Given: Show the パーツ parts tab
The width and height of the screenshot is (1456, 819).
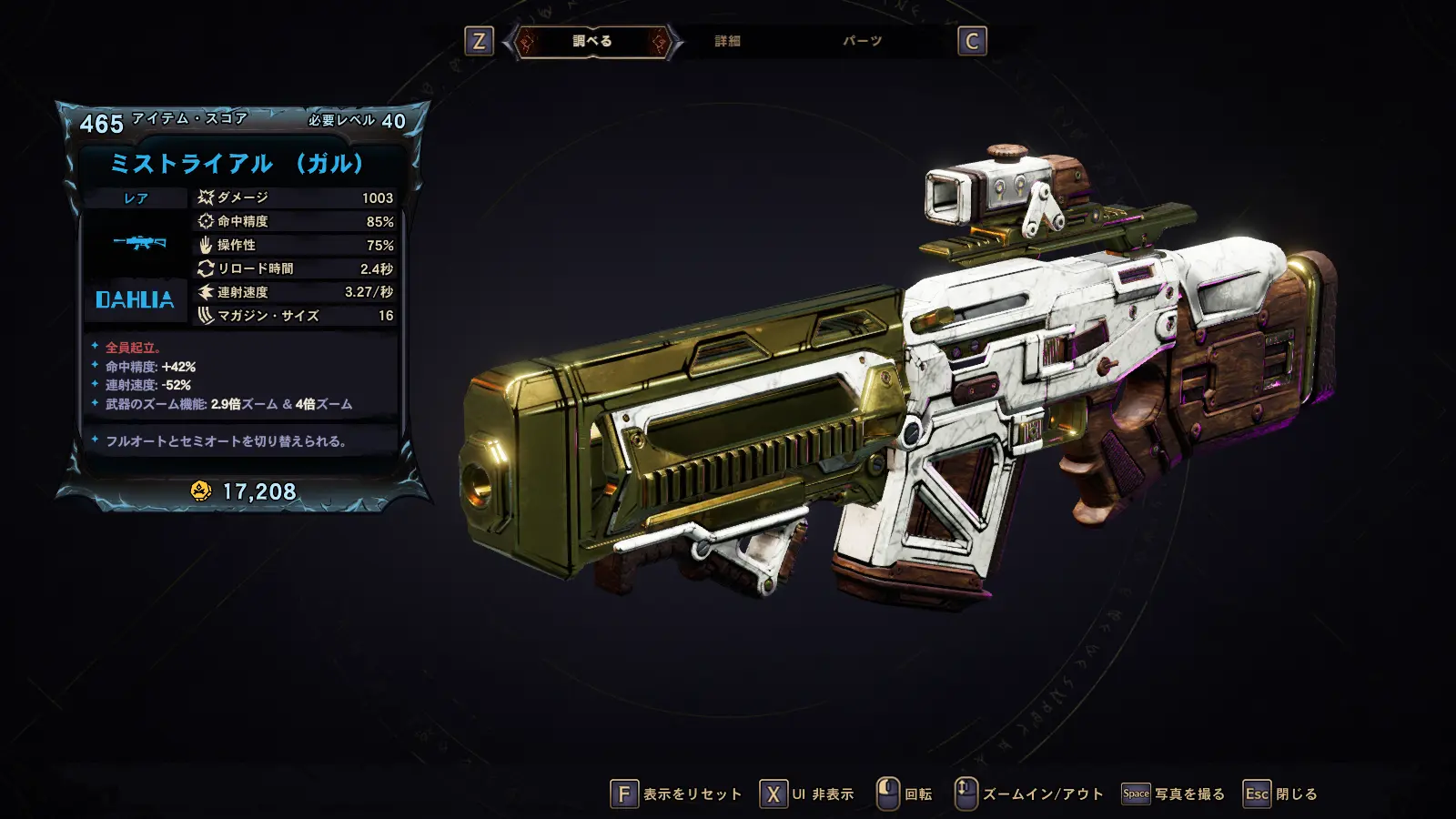Looking at the screenshot, I should (862, 41).
